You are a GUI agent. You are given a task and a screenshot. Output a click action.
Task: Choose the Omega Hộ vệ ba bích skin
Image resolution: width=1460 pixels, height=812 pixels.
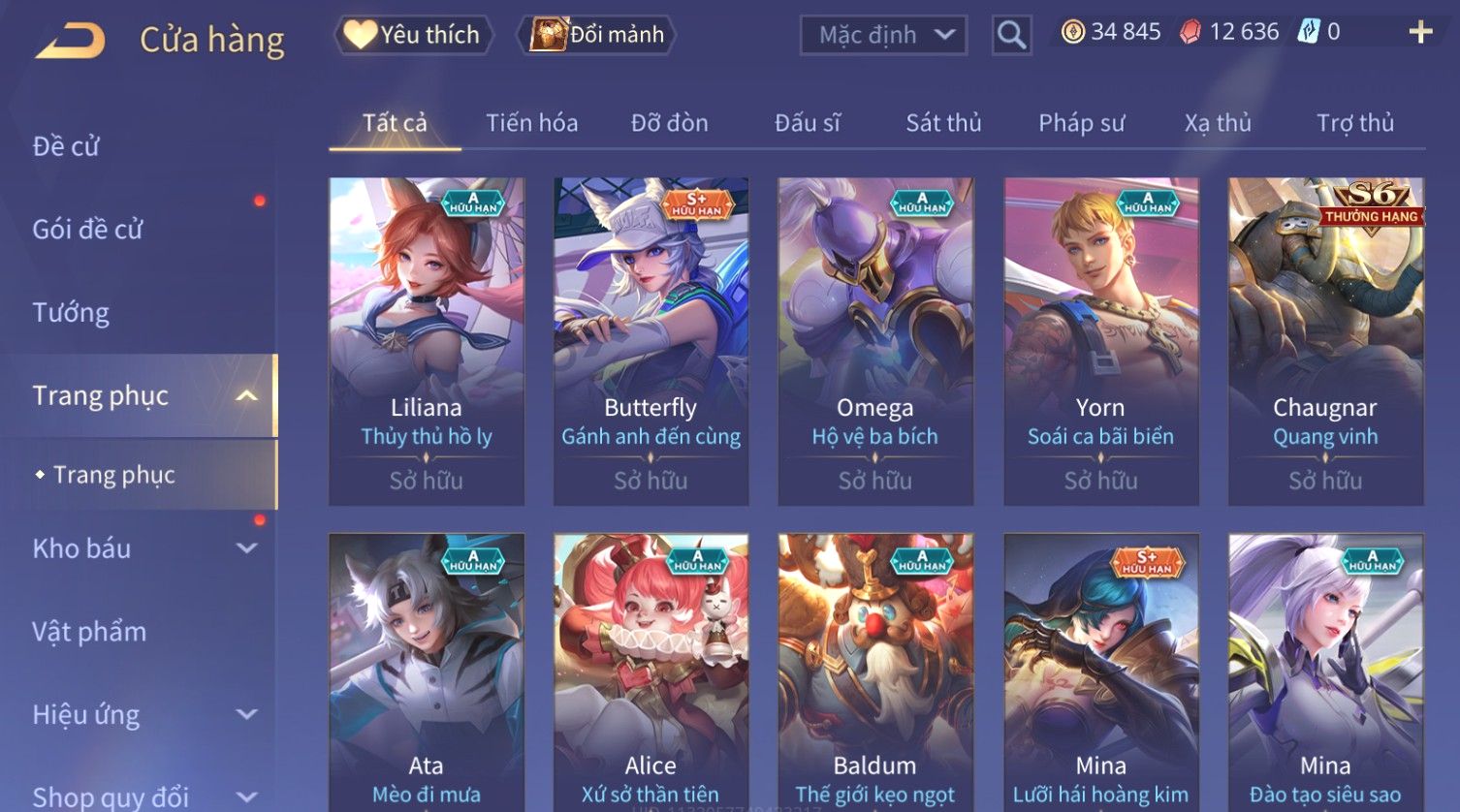[x=875, y=341]
